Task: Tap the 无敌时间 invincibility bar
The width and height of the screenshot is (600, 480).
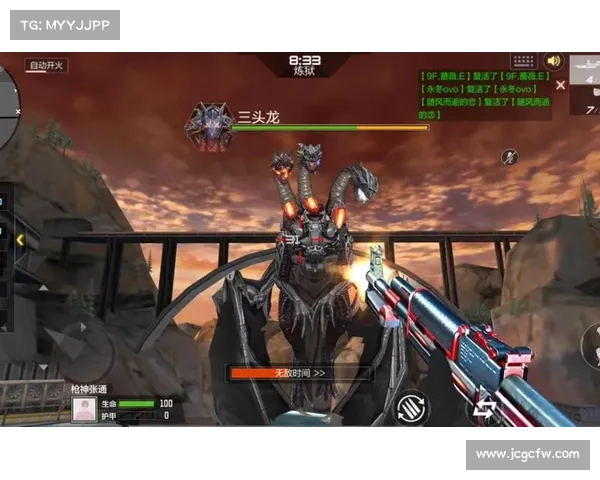Action: [299, 372]
